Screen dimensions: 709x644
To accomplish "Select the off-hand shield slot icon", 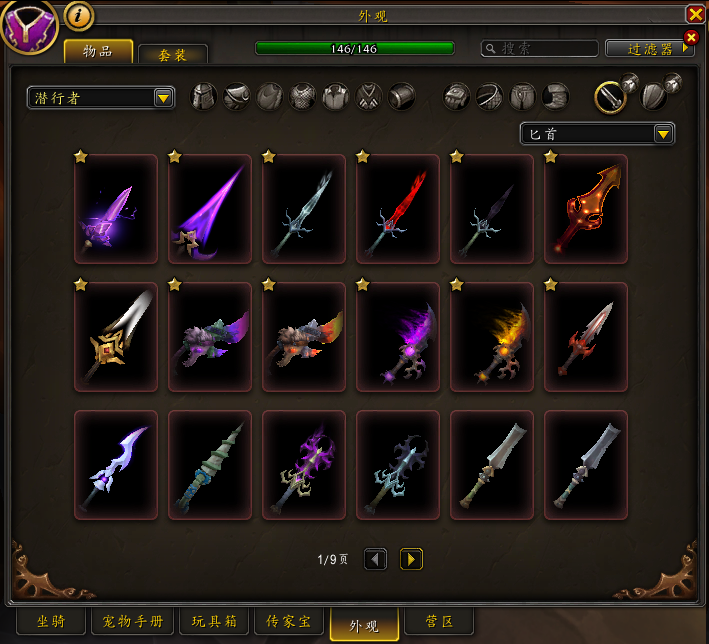I will coord(653,96).
